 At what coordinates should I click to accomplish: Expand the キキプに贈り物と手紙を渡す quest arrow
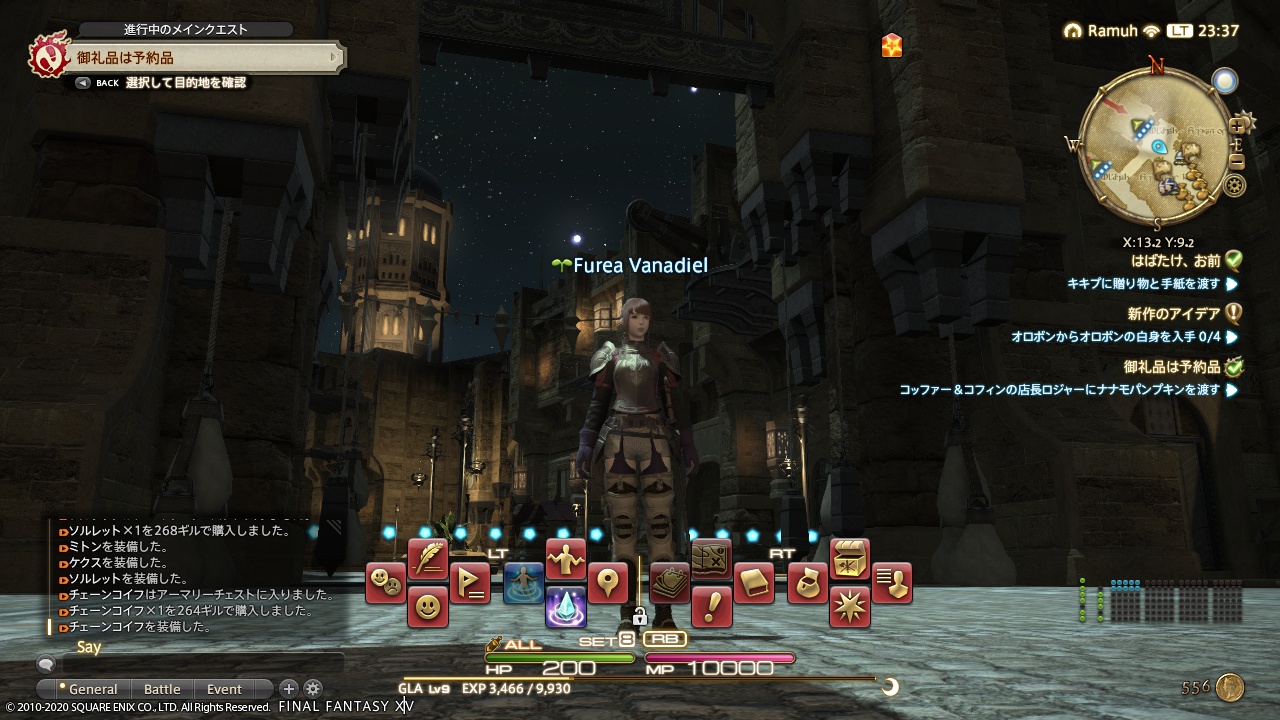[x=1230, y=283]
